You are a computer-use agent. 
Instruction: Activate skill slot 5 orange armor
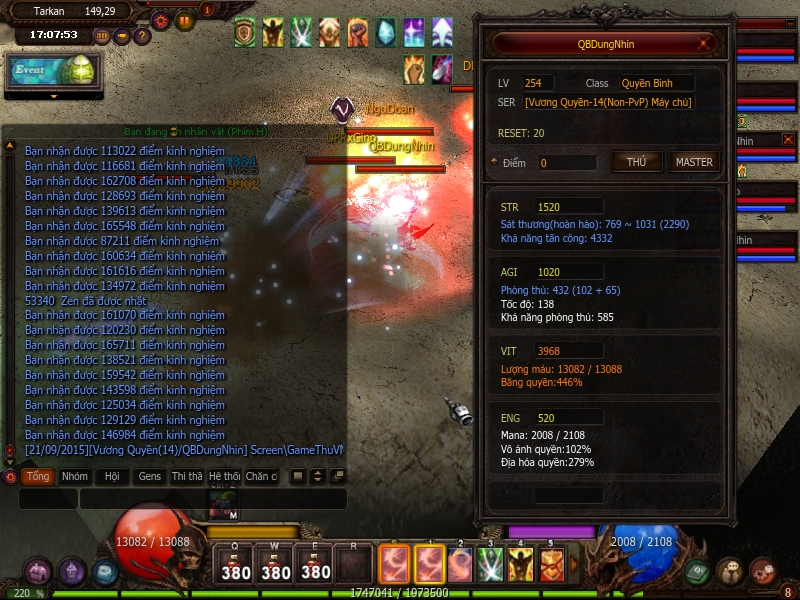(x=550, y=565)
